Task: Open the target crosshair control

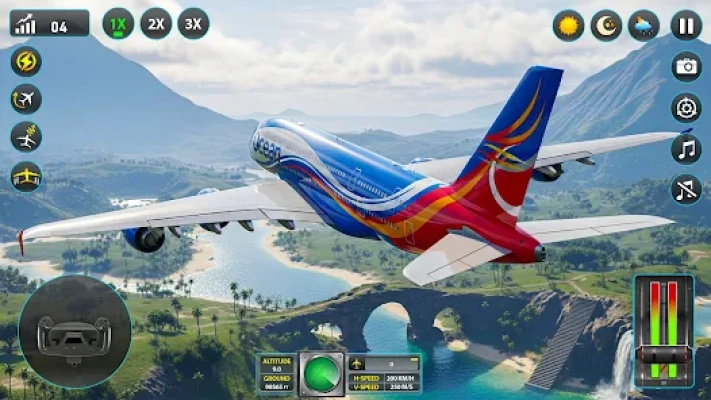Action: [686, 107]
